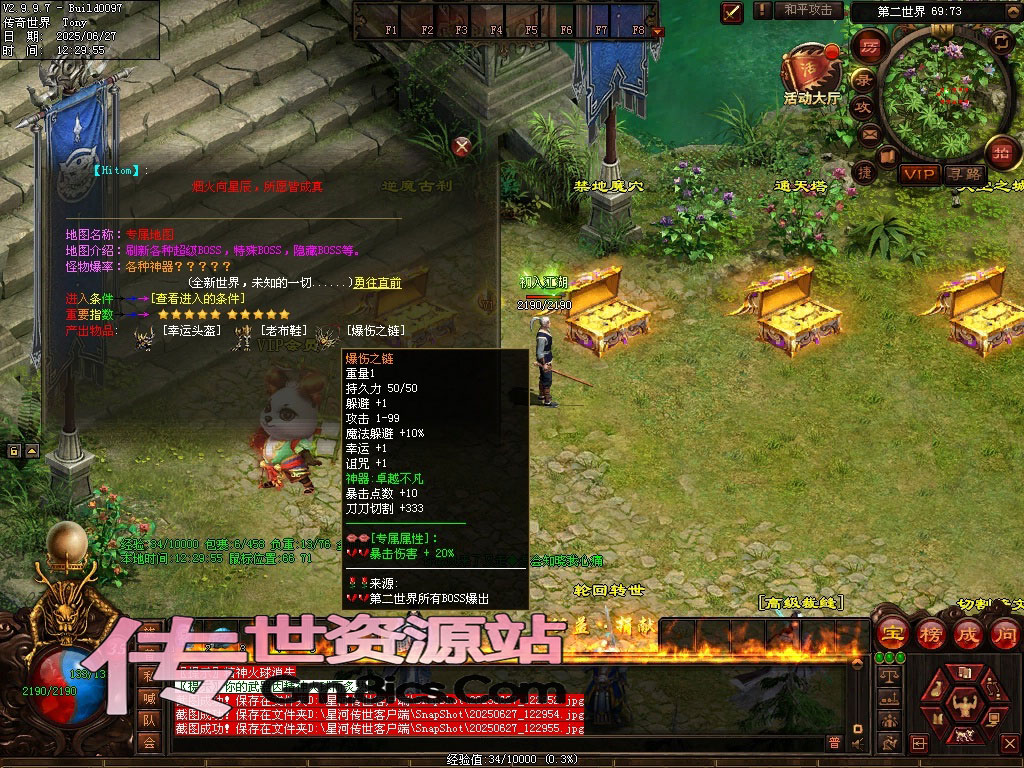The width and height of the screenshot is (1024, 768).
Task: Activate the 寻路 pathfinding button
Action: [965, 174]
